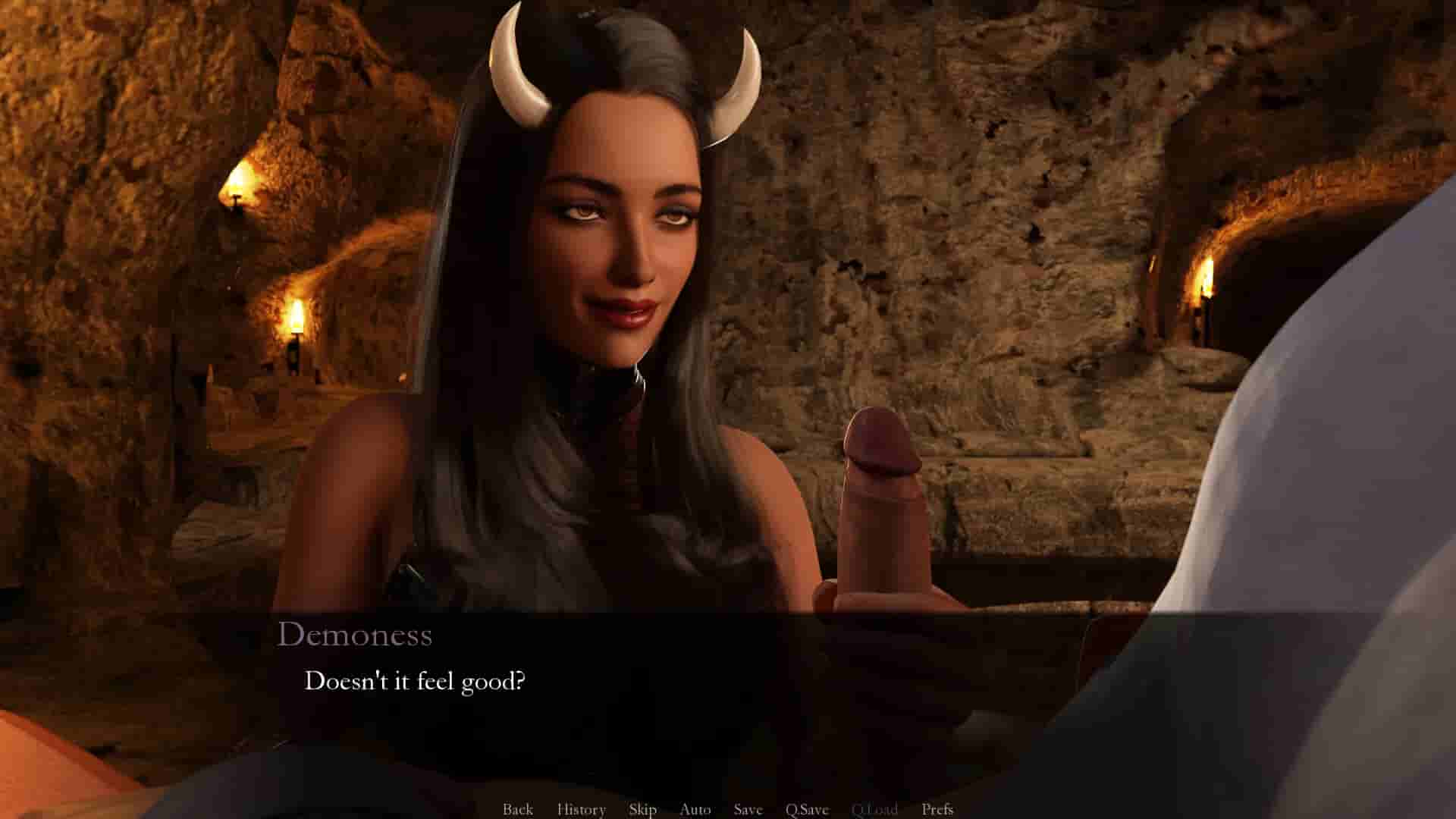Click the Demoness speaker name label
This screenshot has height=819, width=1456.
(x=356, y=635)
